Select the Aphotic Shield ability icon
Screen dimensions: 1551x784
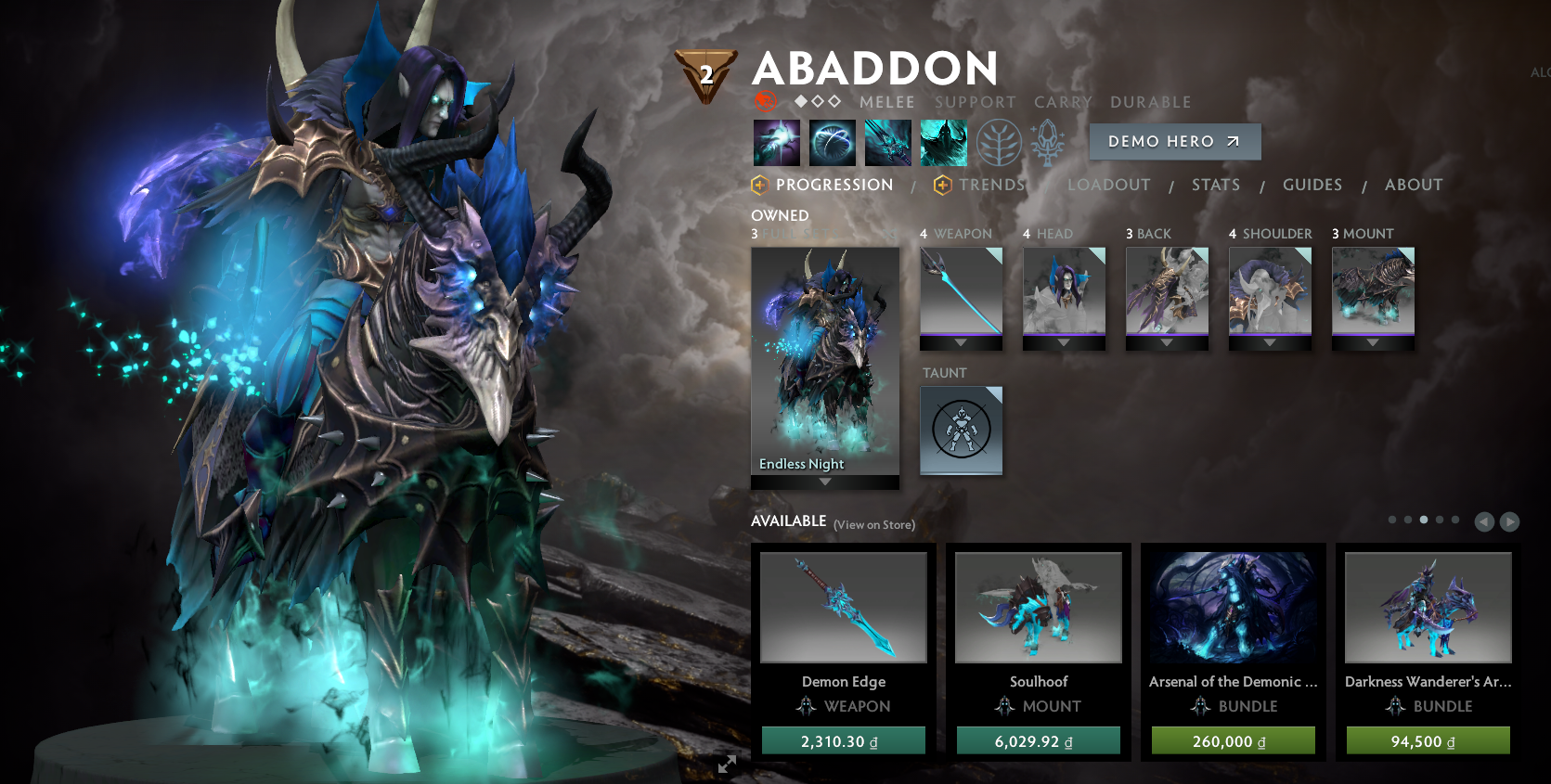tap(833, 141)
